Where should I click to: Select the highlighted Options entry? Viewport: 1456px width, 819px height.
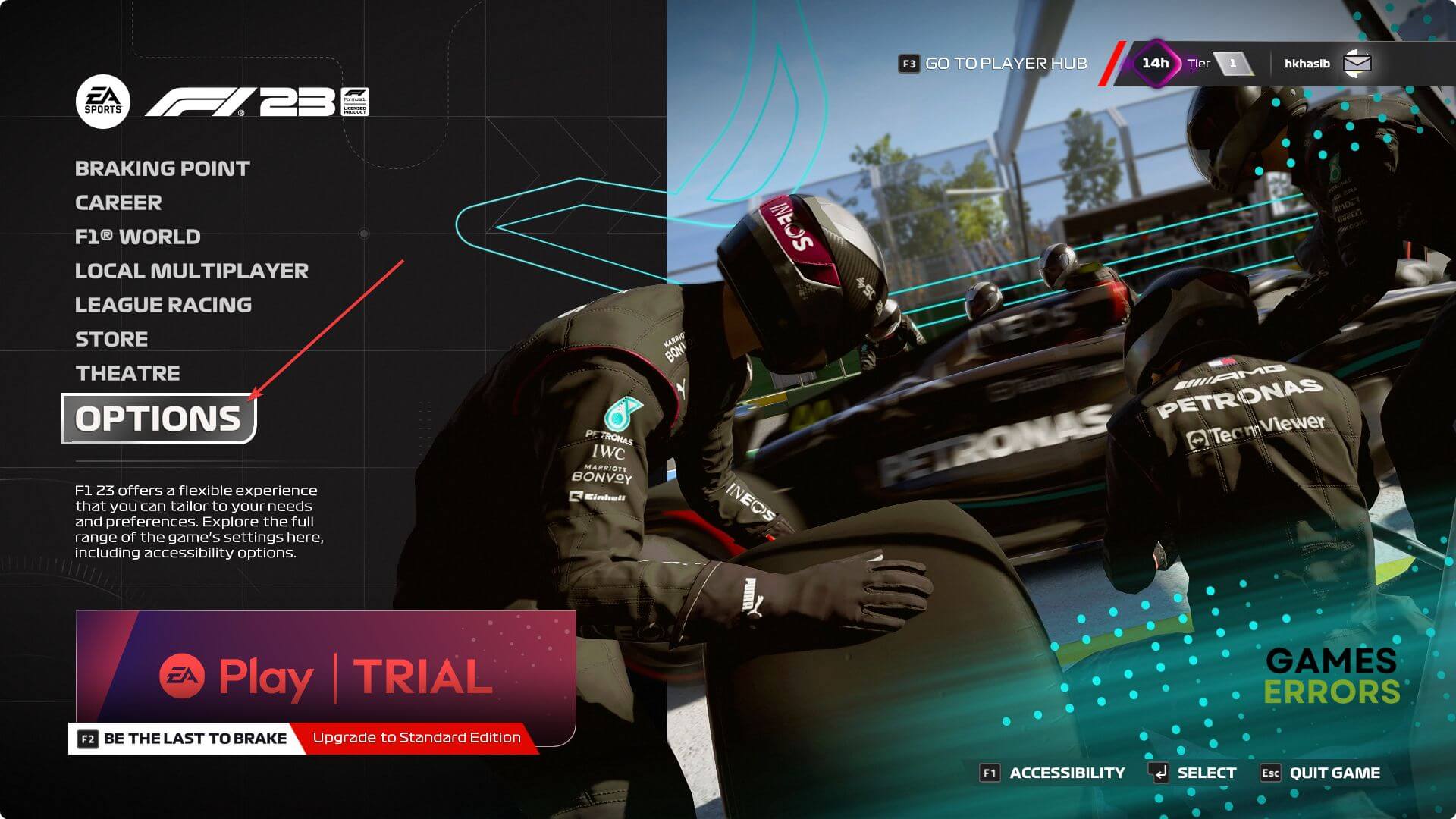(158, 419)
